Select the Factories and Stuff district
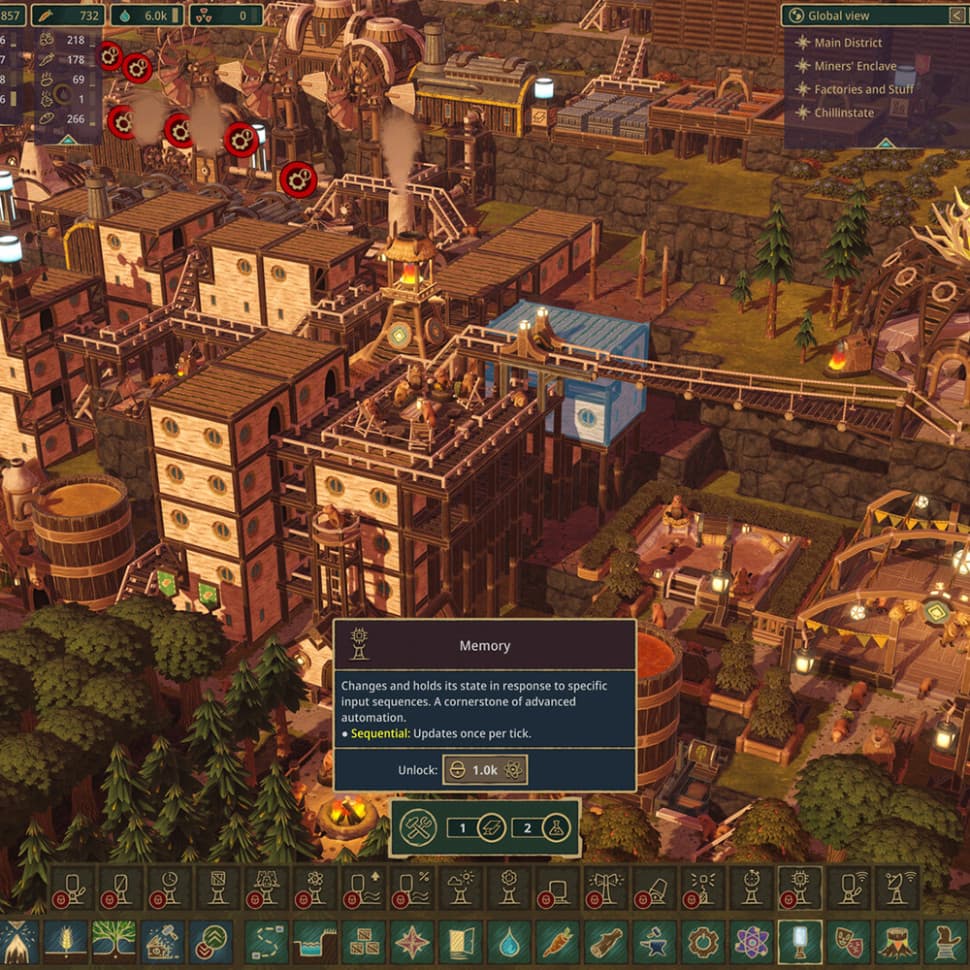This screenshot has width=970, height=970. tap(863, 89)
